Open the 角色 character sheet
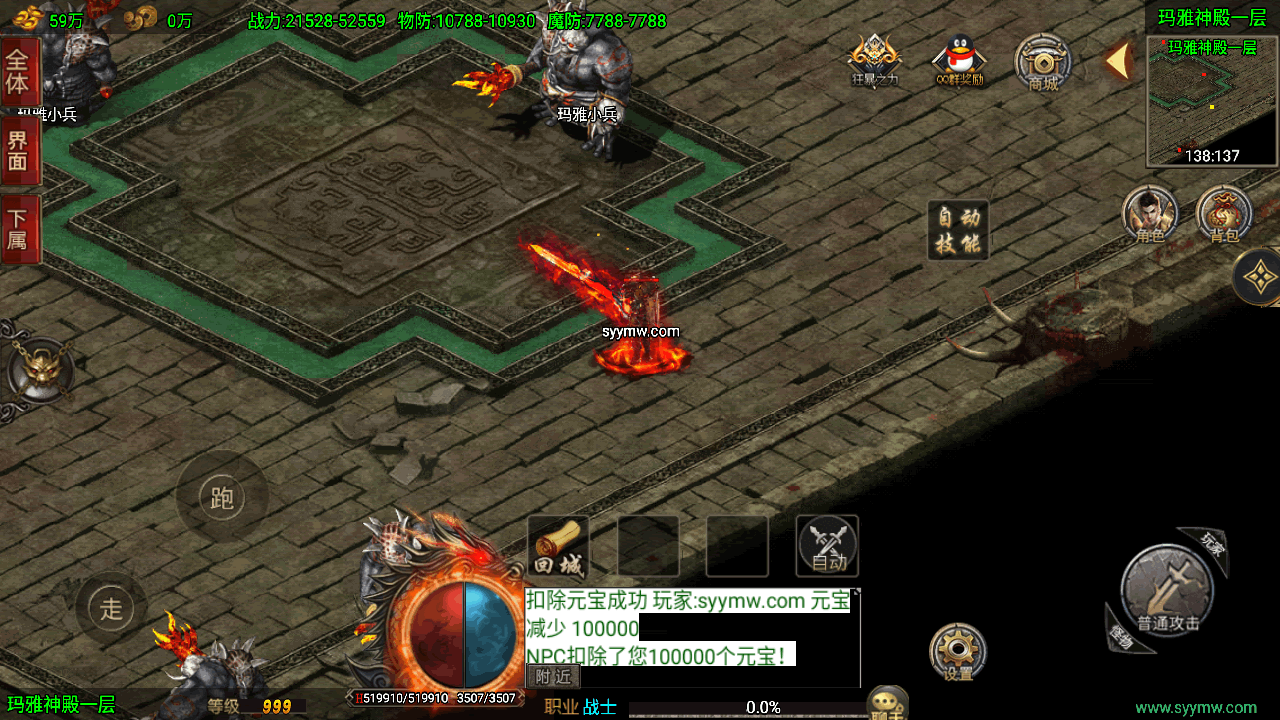Screen dimensions: 1280x720 (x=1150, y=214)
